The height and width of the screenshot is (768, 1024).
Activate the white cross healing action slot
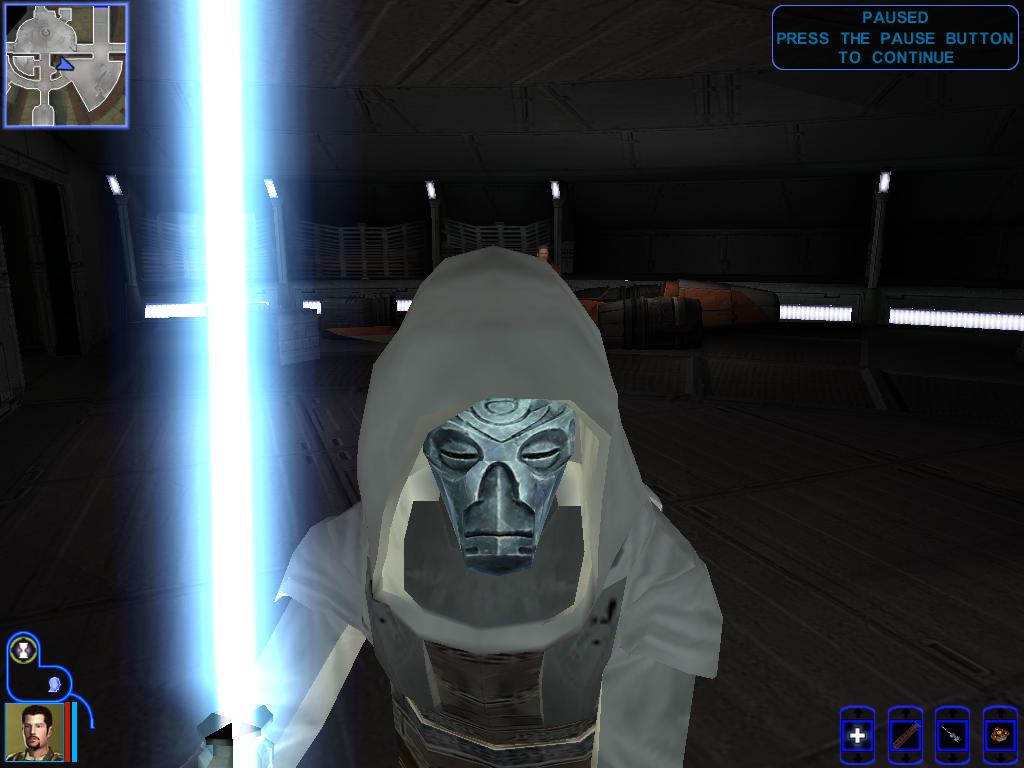click(x=857, y=737)
